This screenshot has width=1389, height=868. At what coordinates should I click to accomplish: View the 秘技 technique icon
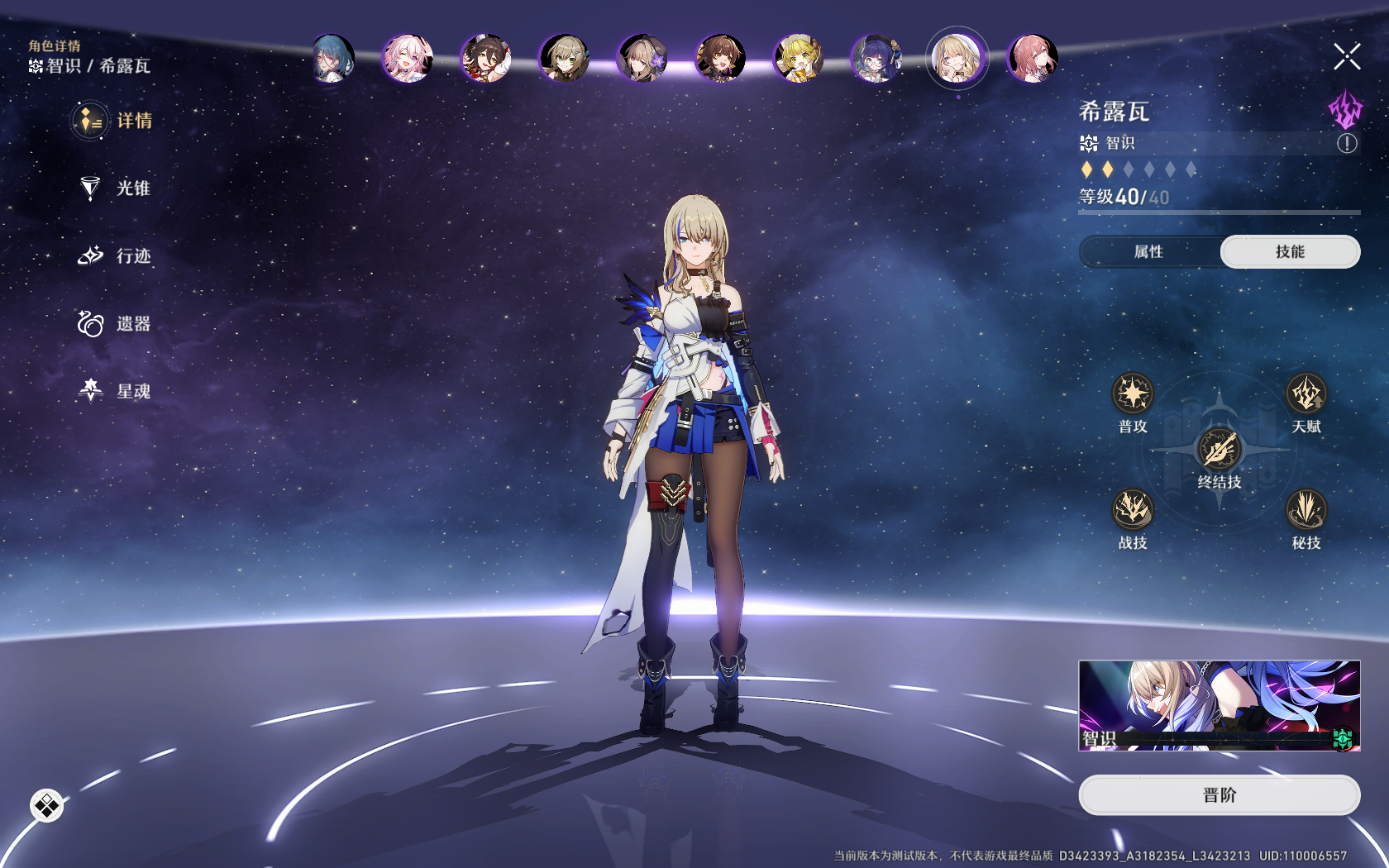[1306, 509]
